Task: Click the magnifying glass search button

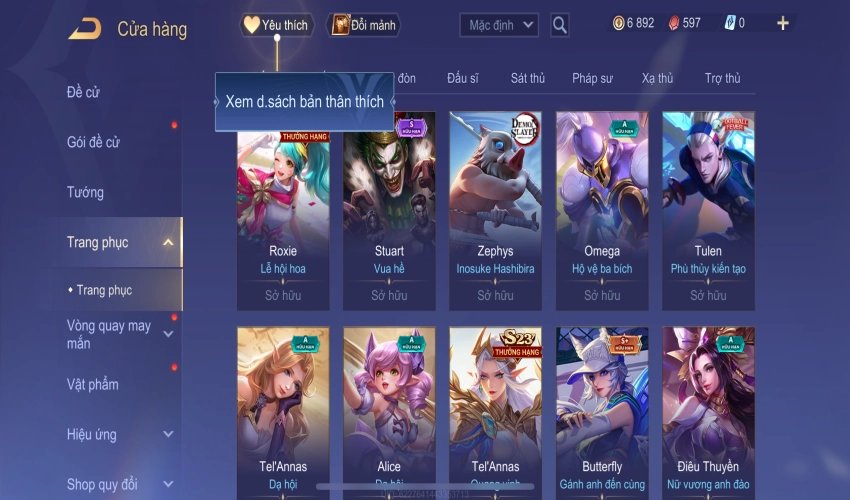Action: coord(560,25)
